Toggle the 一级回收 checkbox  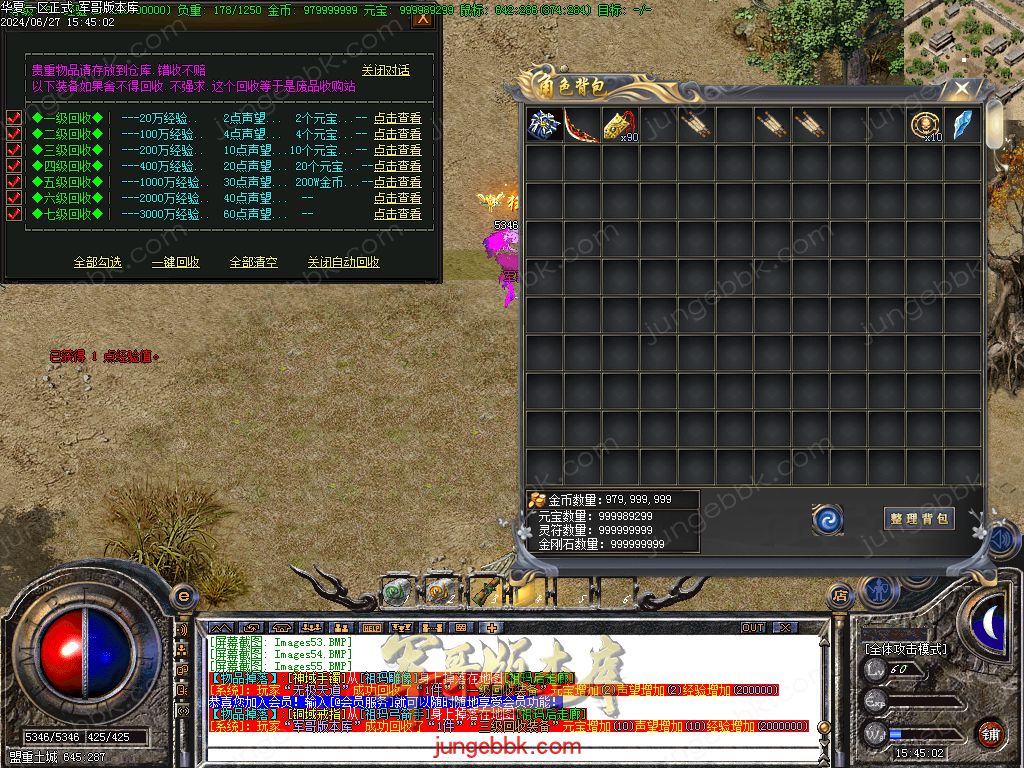pos(14,118)
